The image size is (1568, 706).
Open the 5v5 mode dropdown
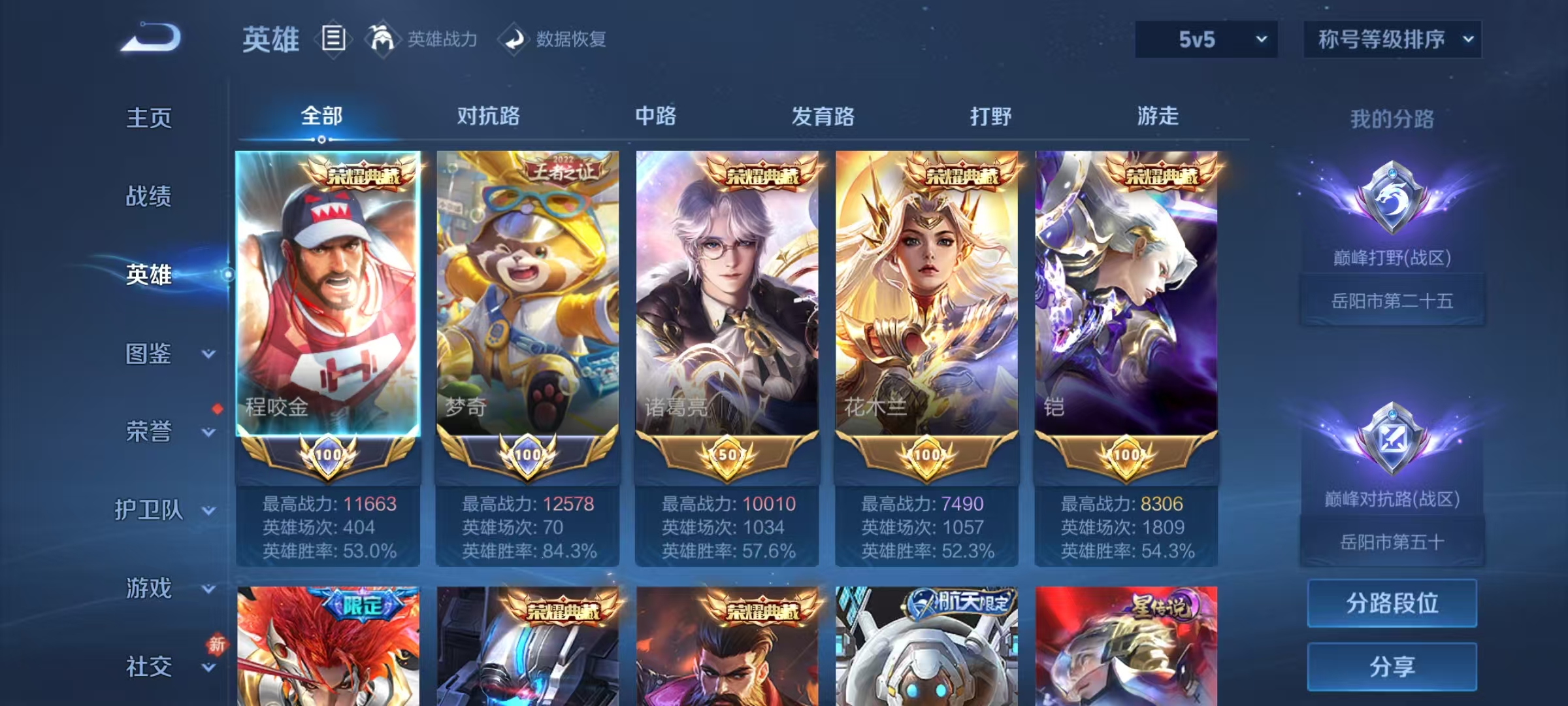pyautogui.click(x=1204, y=39)
